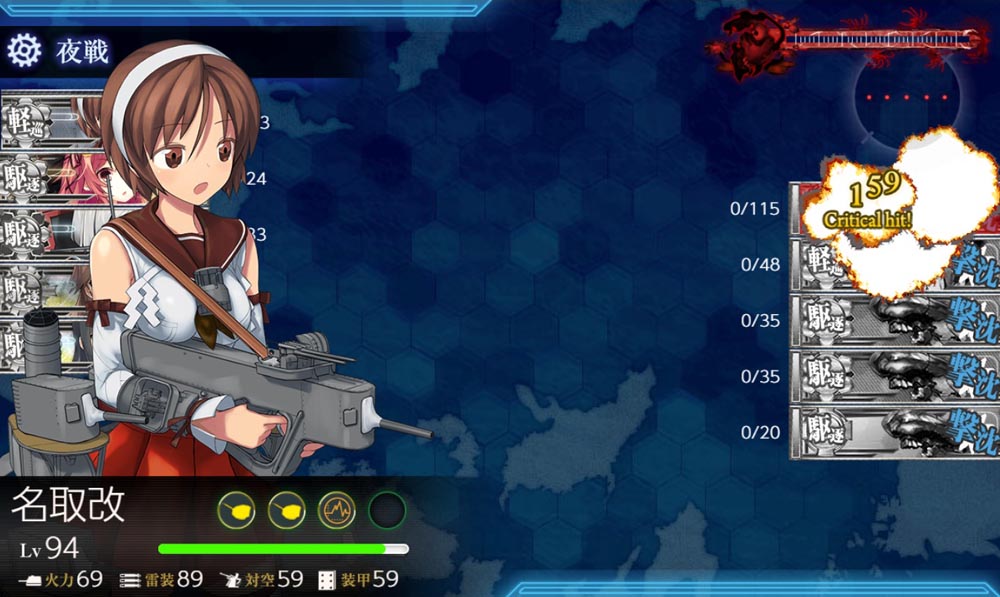The image size is (1000, 597).
Task: Select the radar equipment slot icon
Action: [337, 511]
